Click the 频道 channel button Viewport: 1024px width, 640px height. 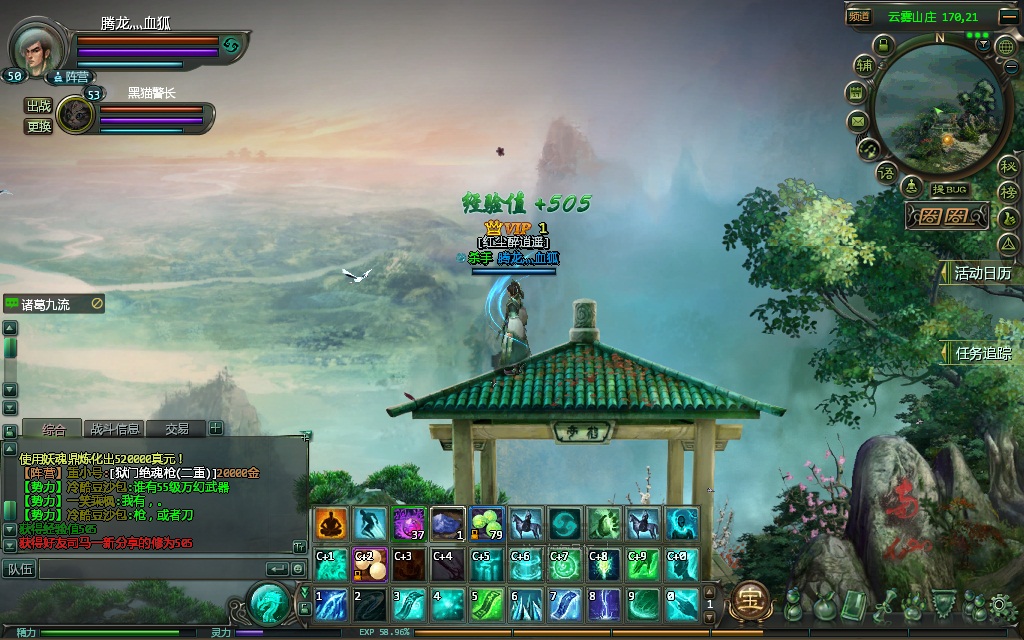(859, 16)
